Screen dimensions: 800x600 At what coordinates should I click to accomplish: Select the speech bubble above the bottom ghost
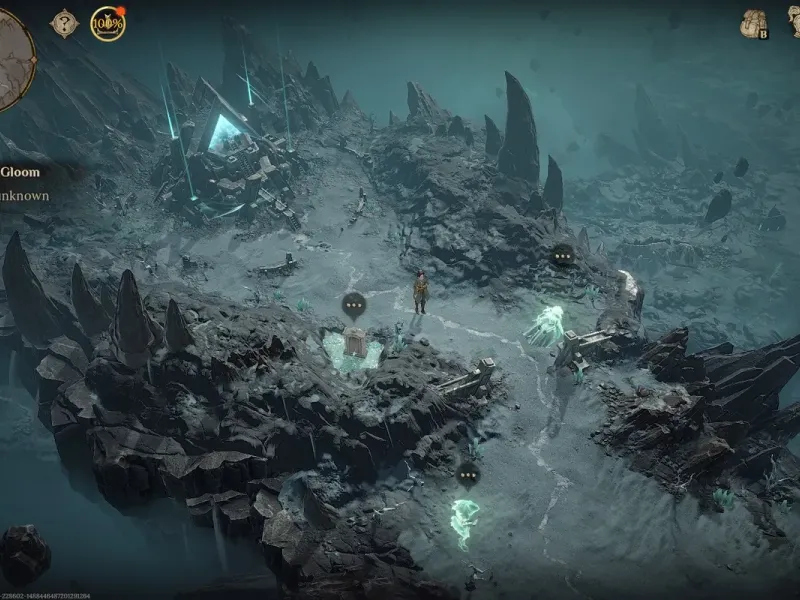pos(467,474)
